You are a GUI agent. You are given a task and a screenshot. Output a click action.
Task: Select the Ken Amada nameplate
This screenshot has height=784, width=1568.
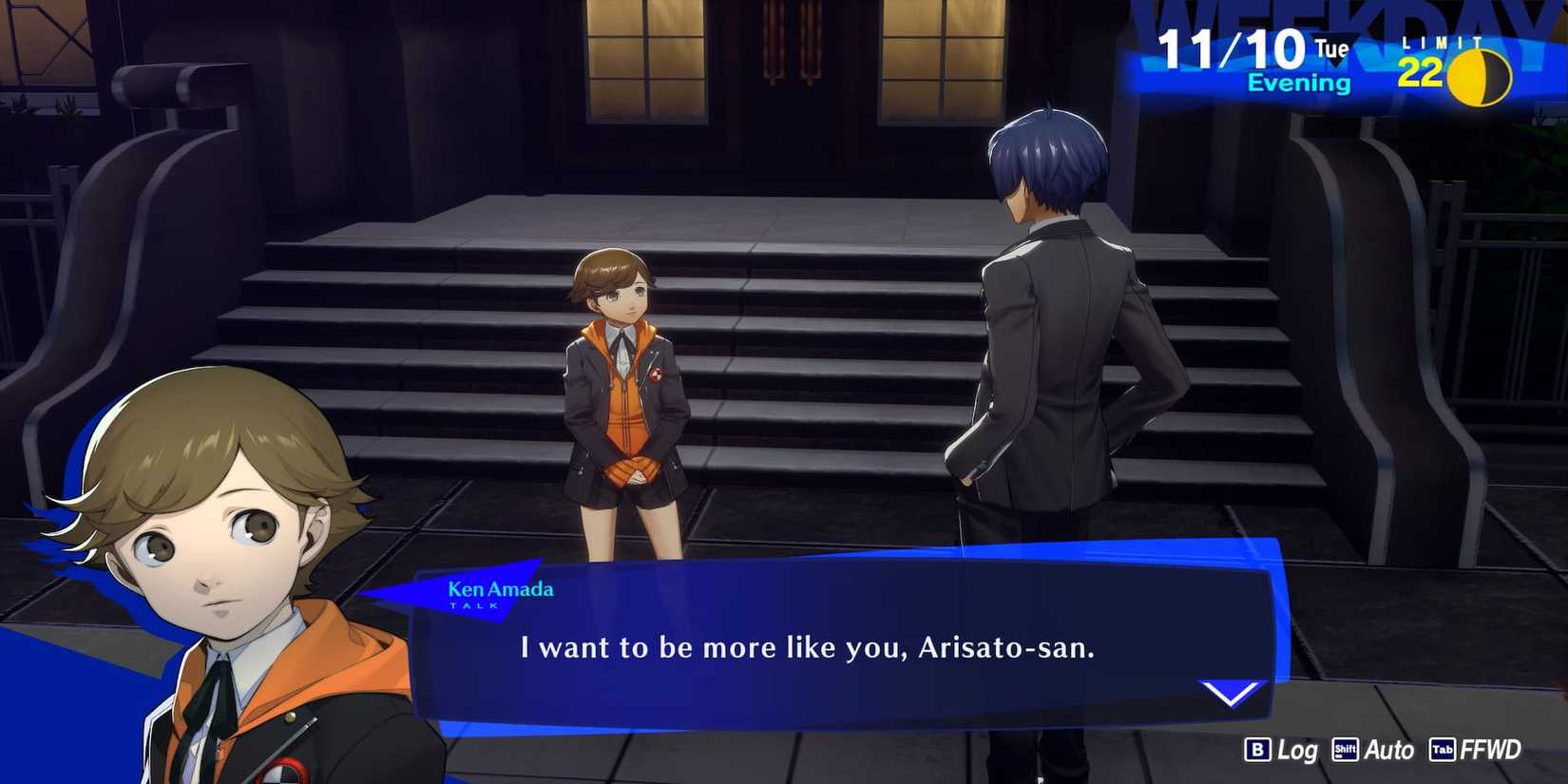500,589
